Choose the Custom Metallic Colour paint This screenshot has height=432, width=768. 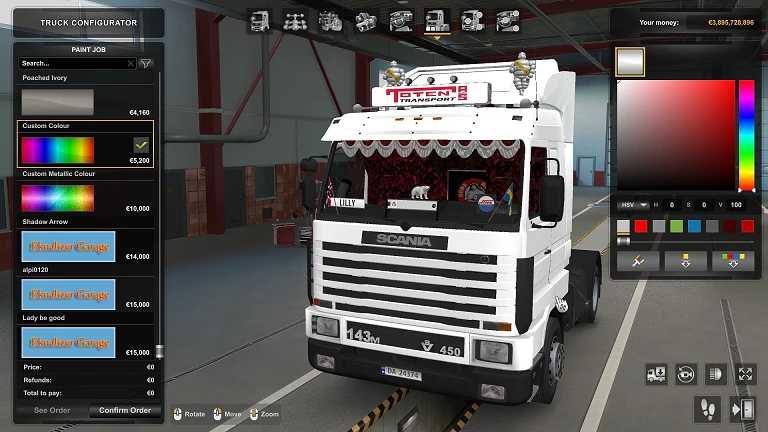coord(58,197)
